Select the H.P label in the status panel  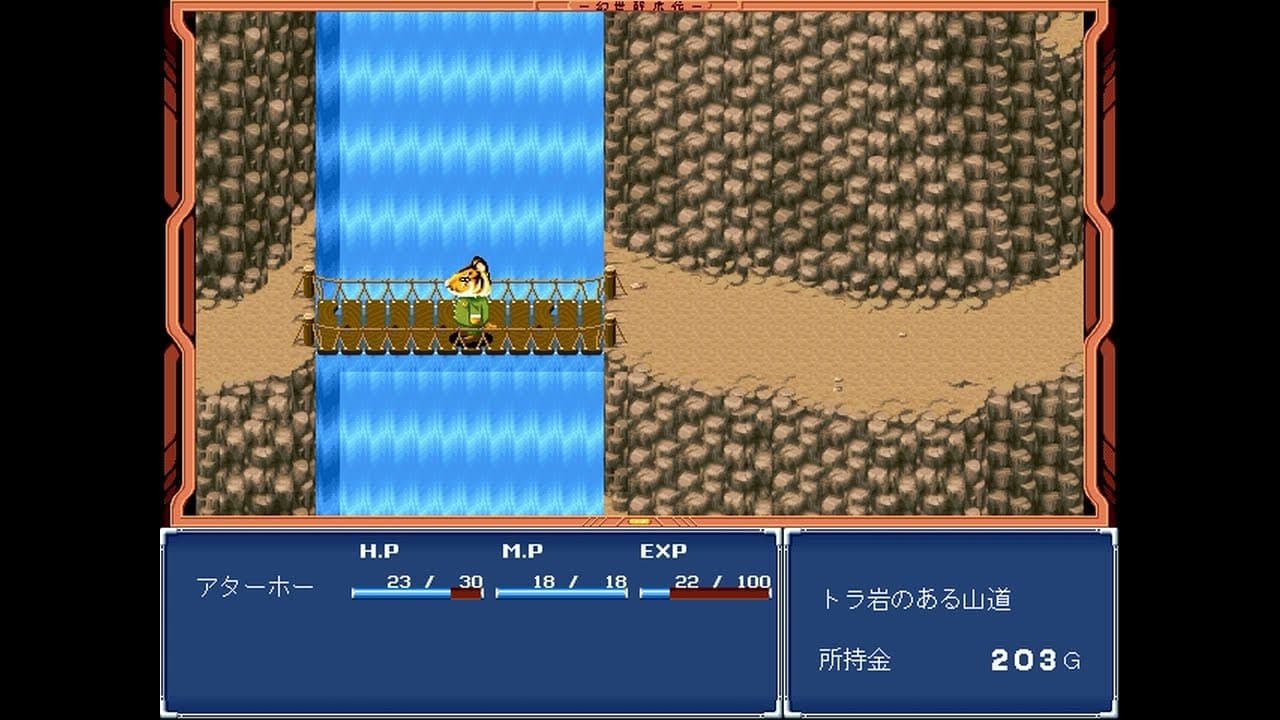coord(381,551)
